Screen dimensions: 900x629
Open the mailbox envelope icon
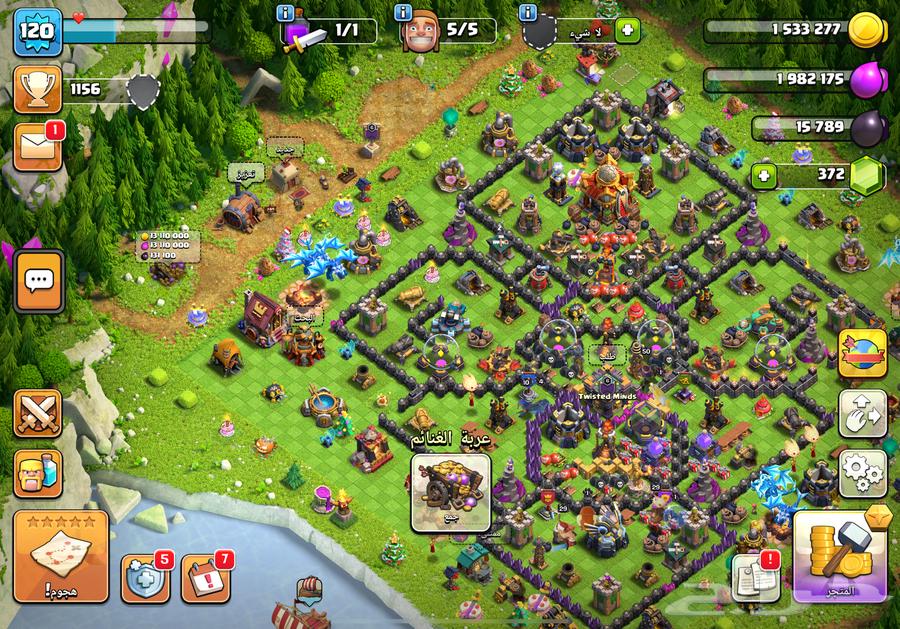pos(38,148)
